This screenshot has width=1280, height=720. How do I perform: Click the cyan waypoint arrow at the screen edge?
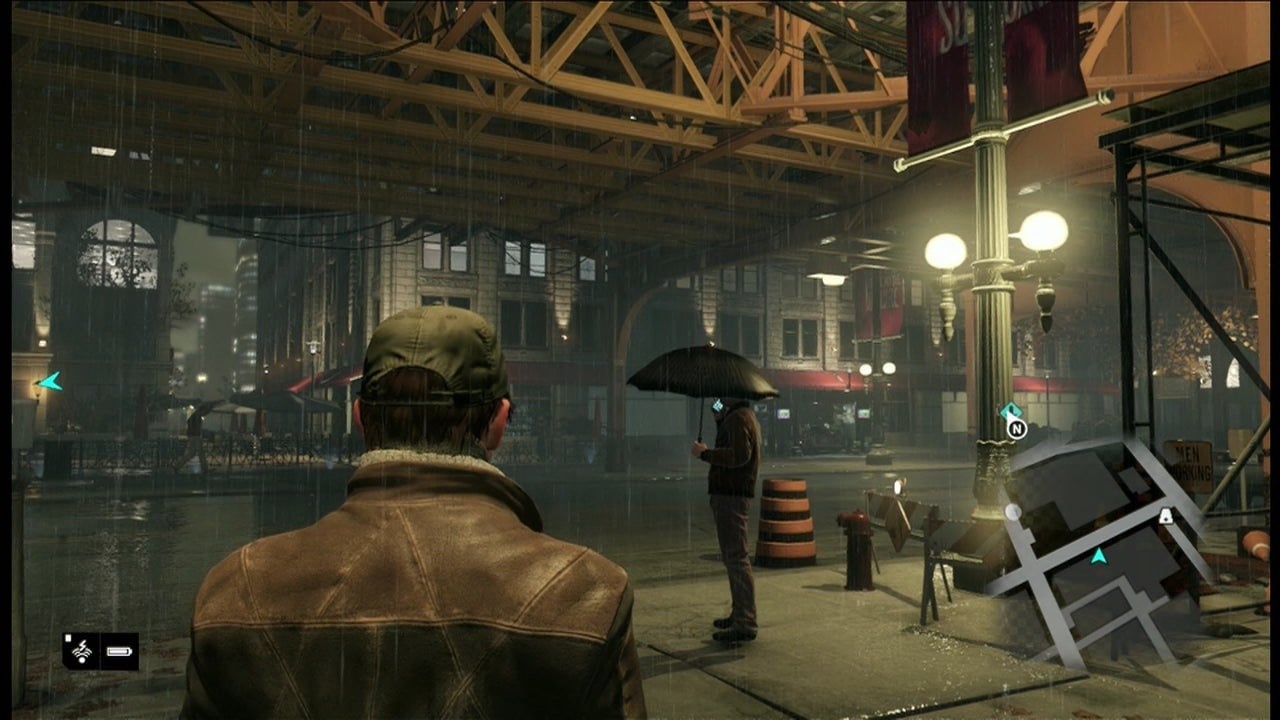pyautogui.click(x=49, y=381)
